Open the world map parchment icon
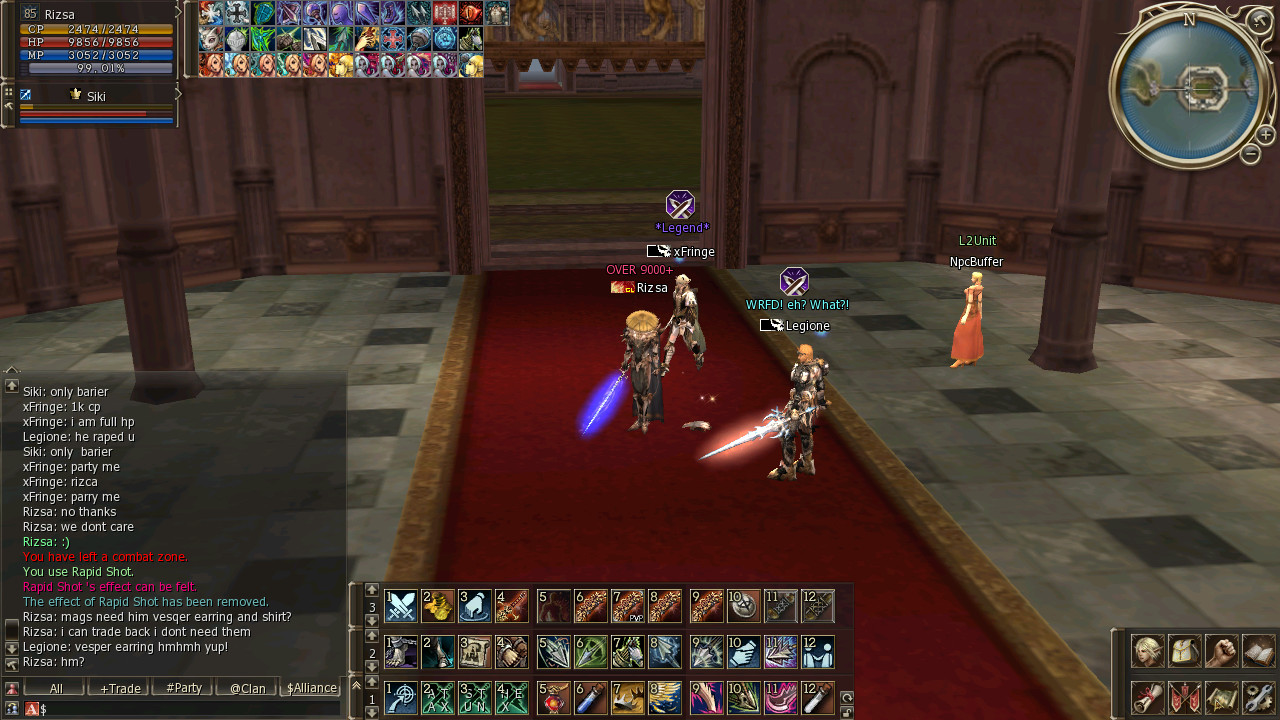This screenshot has width=1280, height=720. point(1221,697)
